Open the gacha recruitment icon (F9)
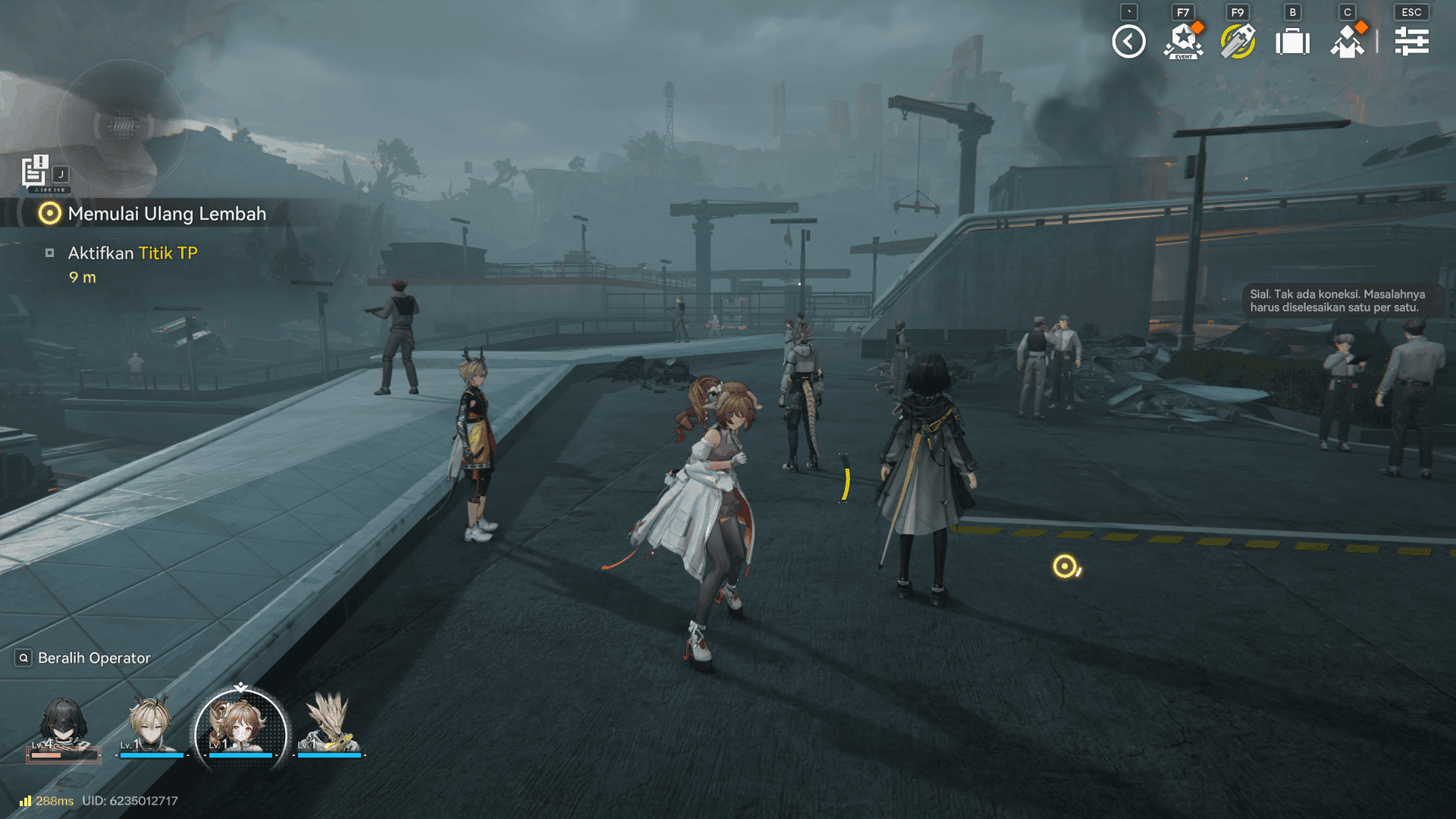Screen dimensions: 1456x819 click(x=1238, y=42)
